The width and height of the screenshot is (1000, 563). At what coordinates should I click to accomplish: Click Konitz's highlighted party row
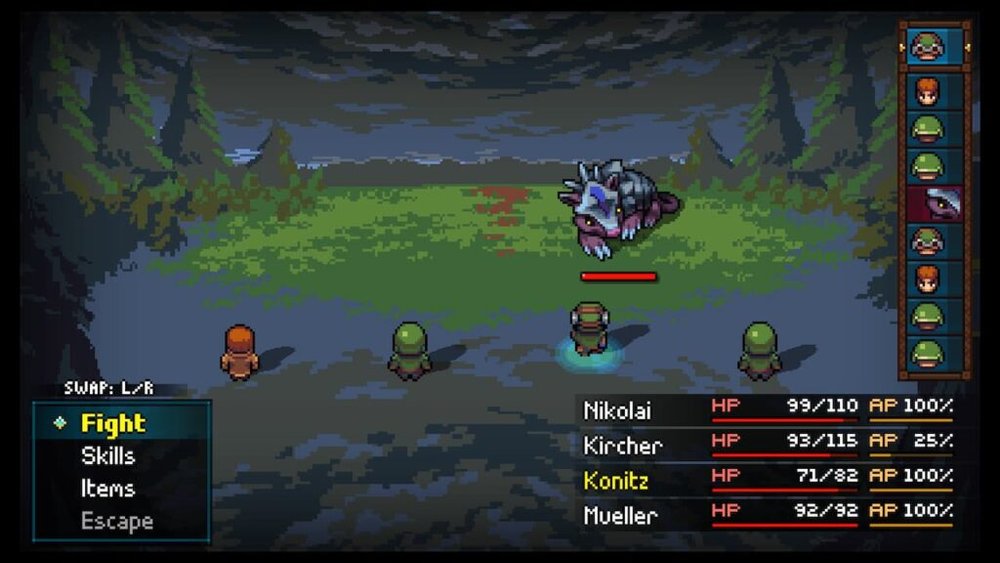pos(767,479)
